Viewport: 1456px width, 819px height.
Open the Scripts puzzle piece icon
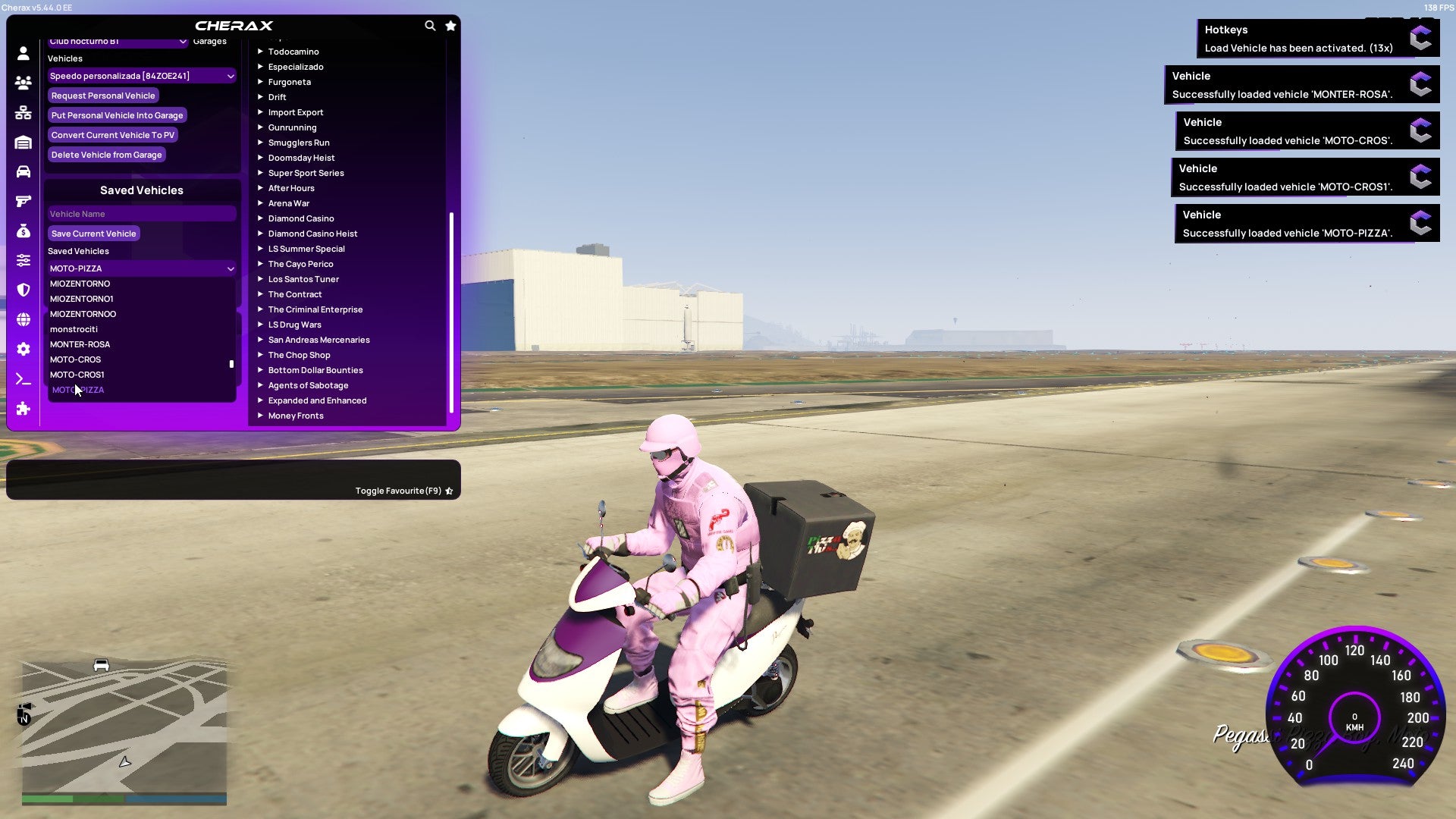click(x=23, y=409)
